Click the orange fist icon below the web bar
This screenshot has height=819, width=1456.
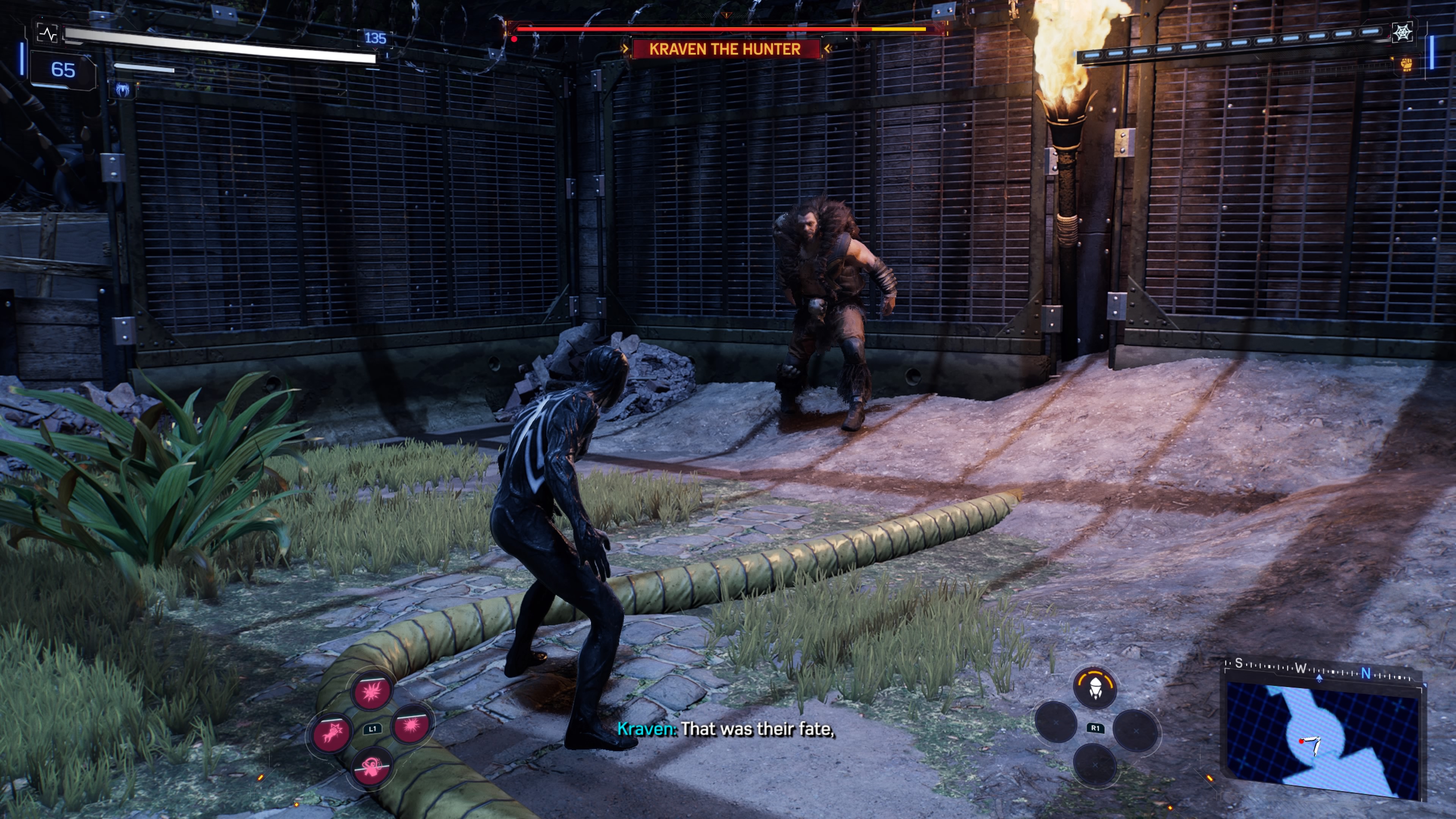pos(1406,64)
